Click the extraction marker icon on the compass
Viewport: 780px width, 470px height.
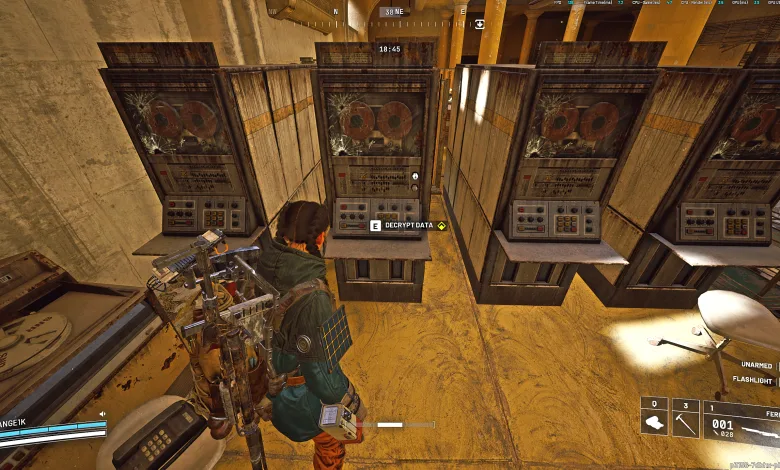coord(480,24)
